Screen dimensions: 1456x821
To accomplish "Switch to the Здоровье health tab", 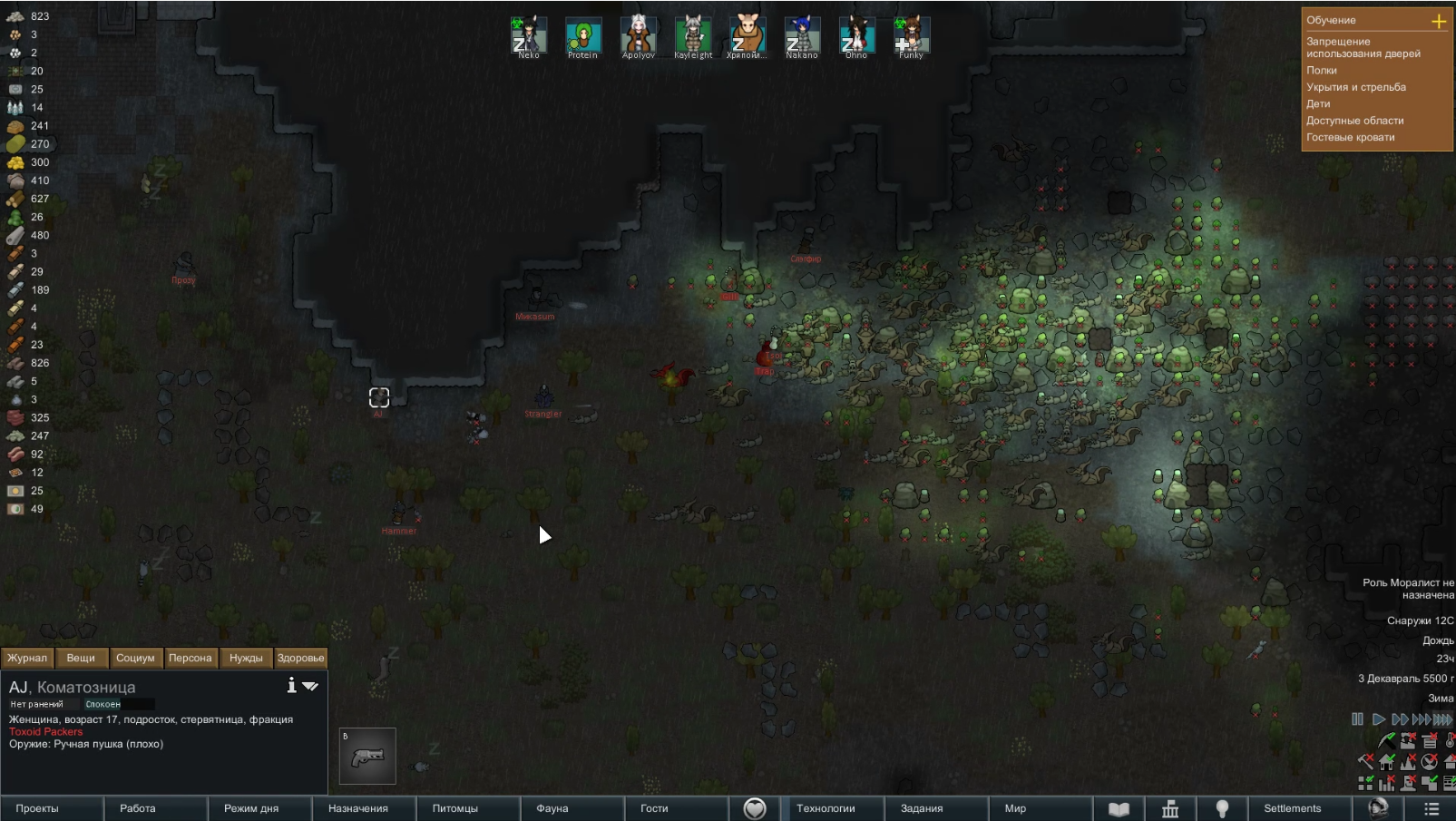I will tap(300, 658).
